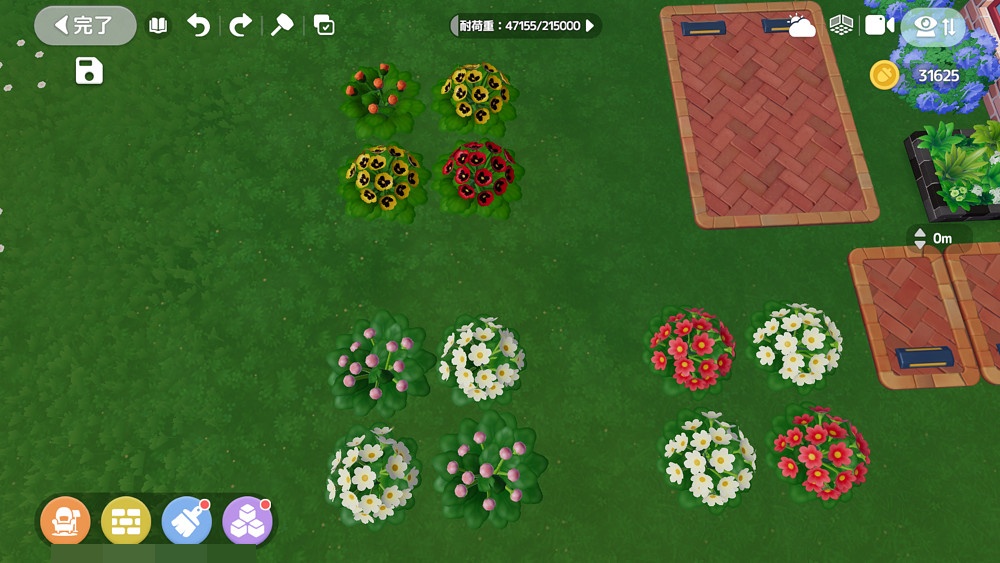This screenshot has height=563, width=1000.
Task: Activate the multi-select checkbox tool
Action: coord(324,26)
